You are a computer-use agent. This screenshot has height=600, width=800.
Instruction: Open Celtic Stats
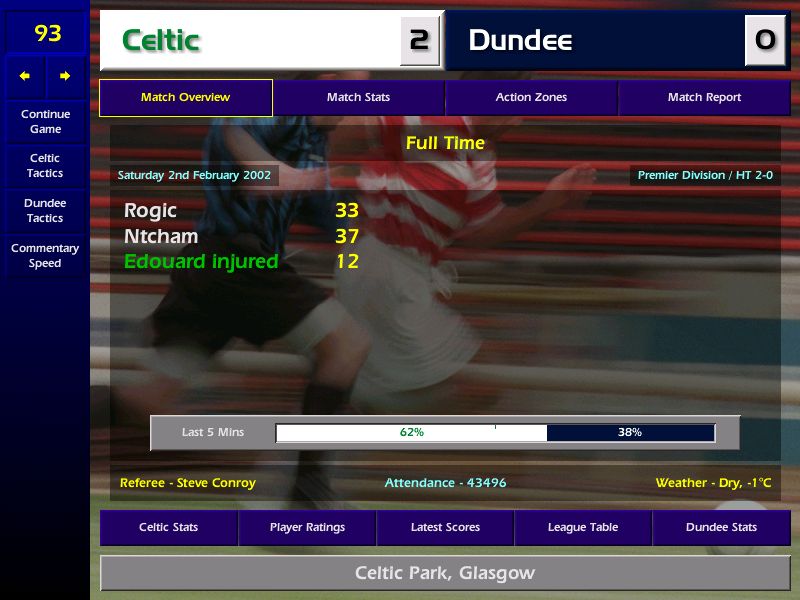(168, 527)
